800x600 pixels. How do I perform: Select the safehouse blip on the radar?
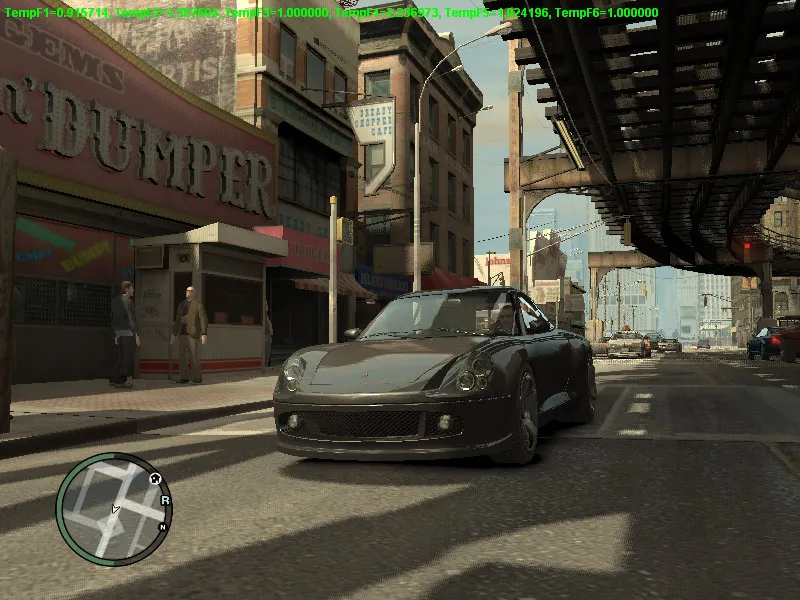pyautogui.click(x=156, y=480)
